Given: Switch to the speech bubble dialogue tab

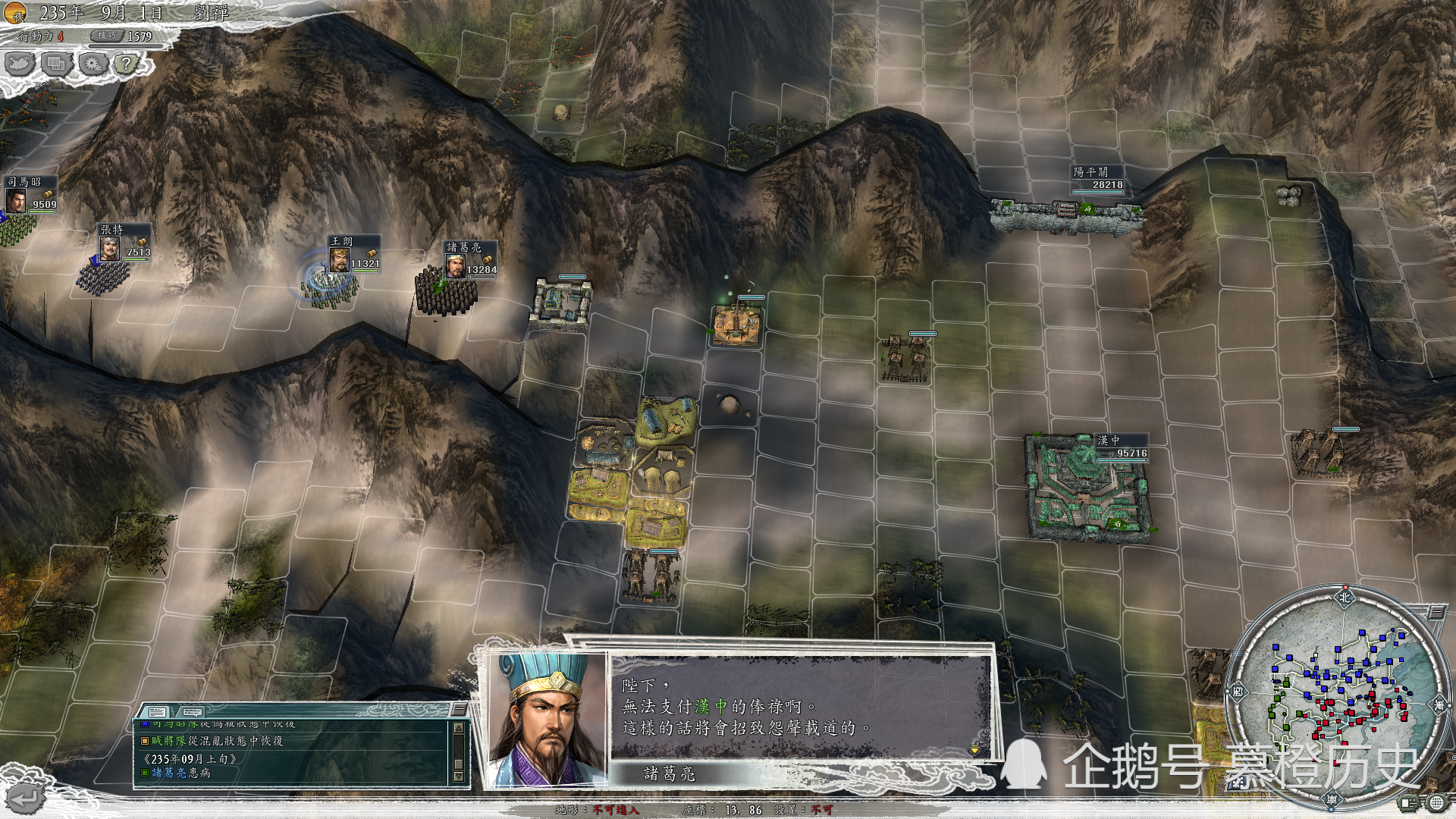Looking at the screenshot, I should coord(192,714).
